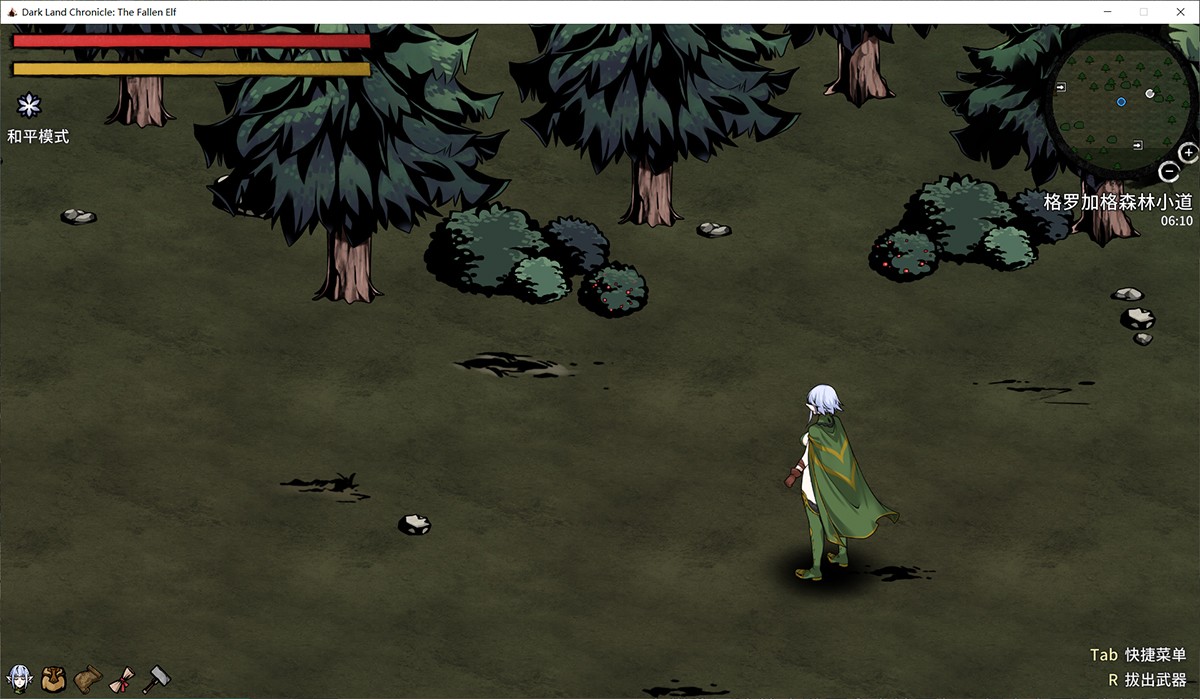Open the hammer crafting icon
The width and height of the screenshot is (1200, 699).
point(157,678)
